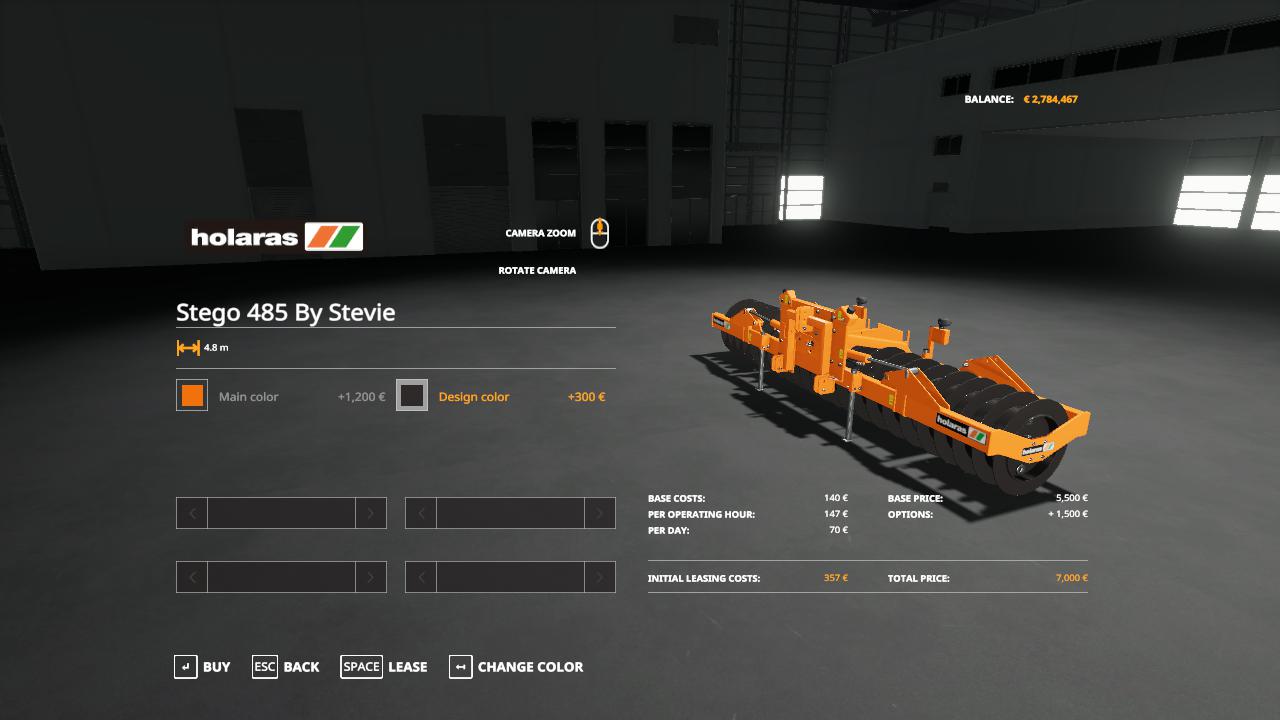Select the orange Main color swatch
The width and height of the screenshot is (1280, 720).
[x=192, y=396]
